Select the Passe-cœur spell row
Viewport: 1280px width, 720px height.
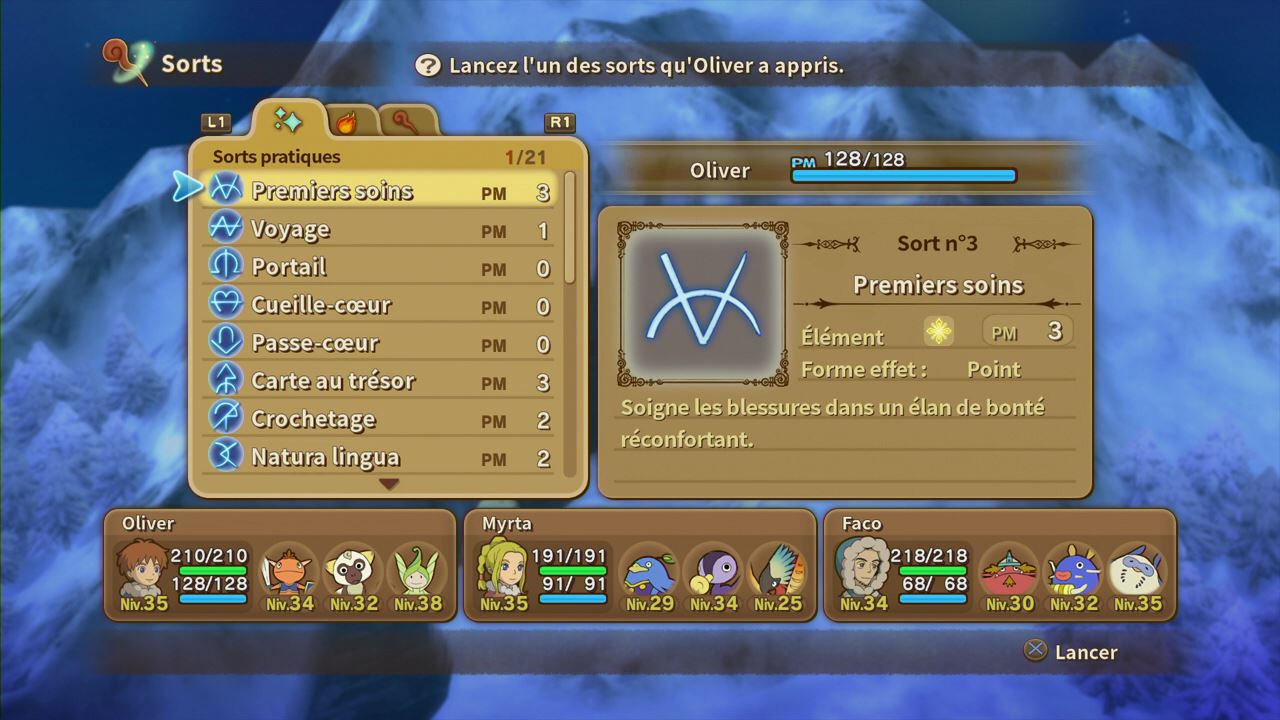coord(378,343)
